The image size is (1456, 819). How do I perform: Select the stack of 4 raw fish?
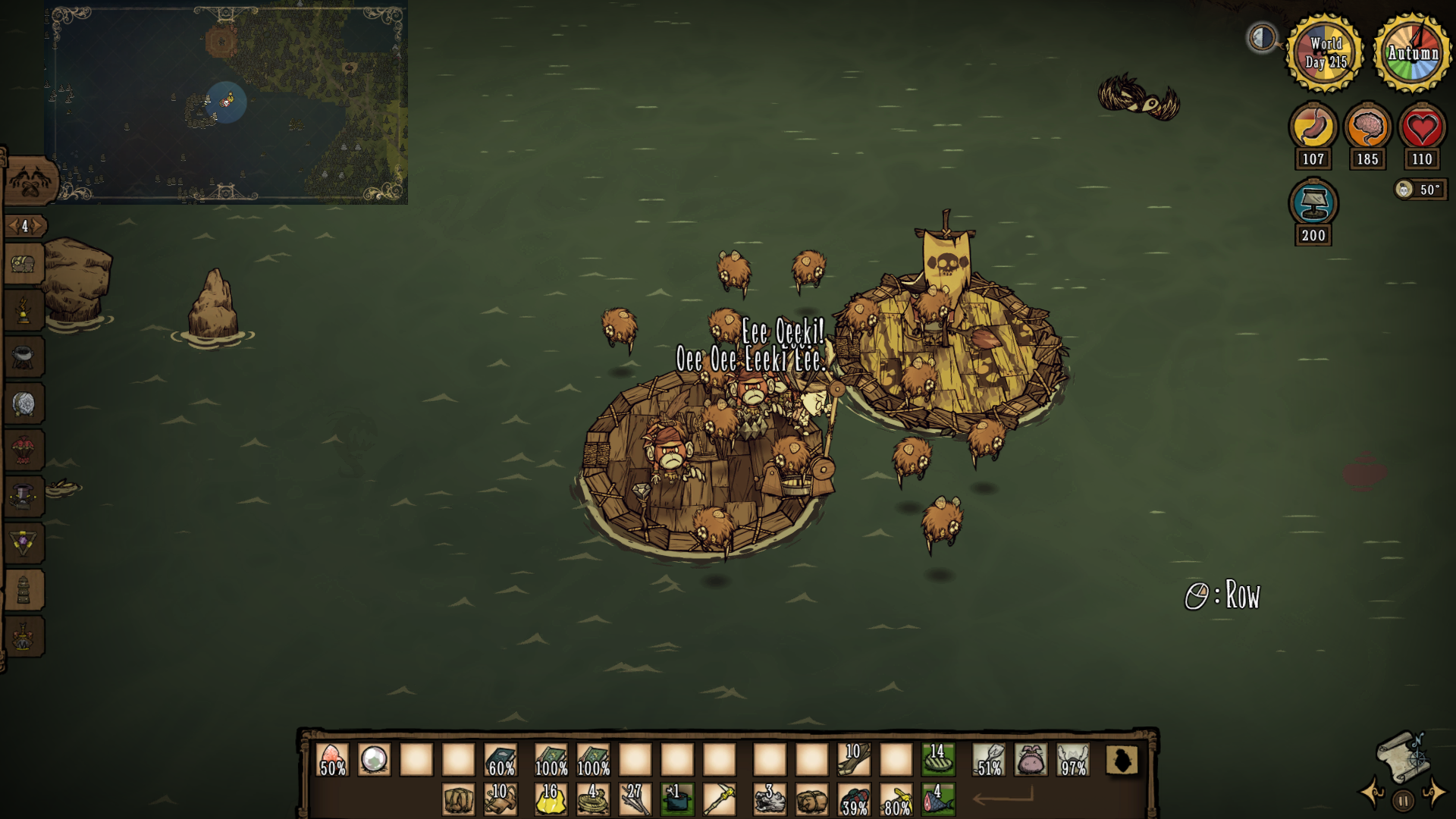(938, 800)
